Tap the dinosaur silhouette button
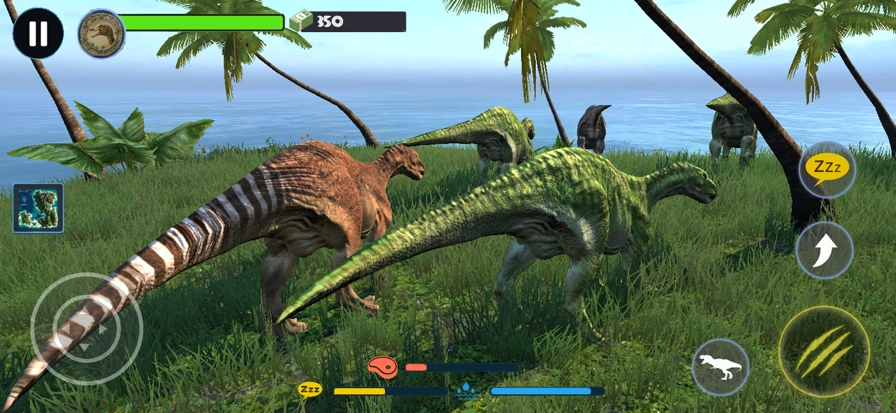 pyautogui.click(x=721, y=367)
